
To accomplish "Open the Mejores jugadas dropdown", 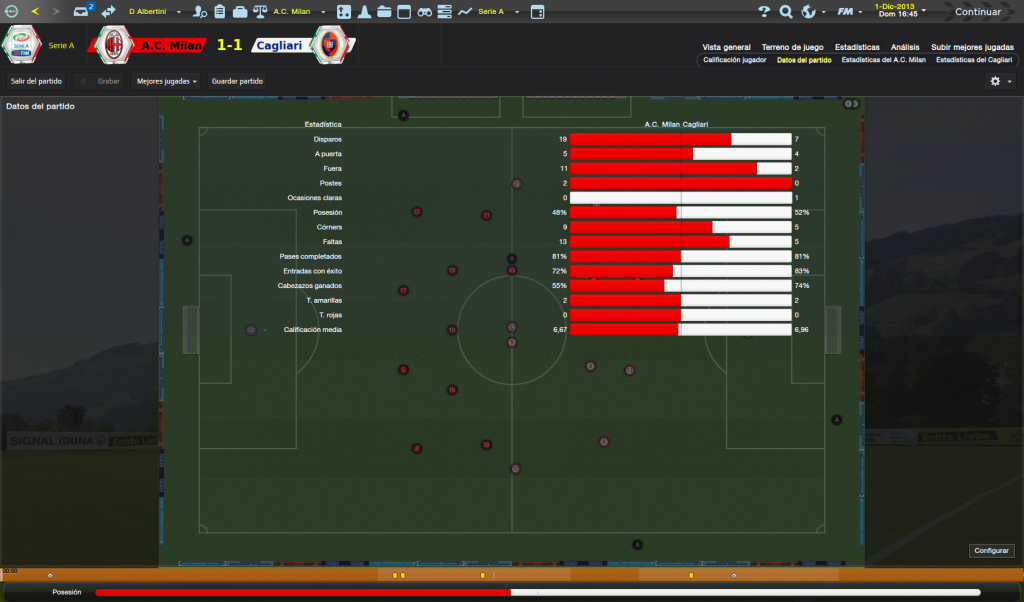I will (166, 81).
